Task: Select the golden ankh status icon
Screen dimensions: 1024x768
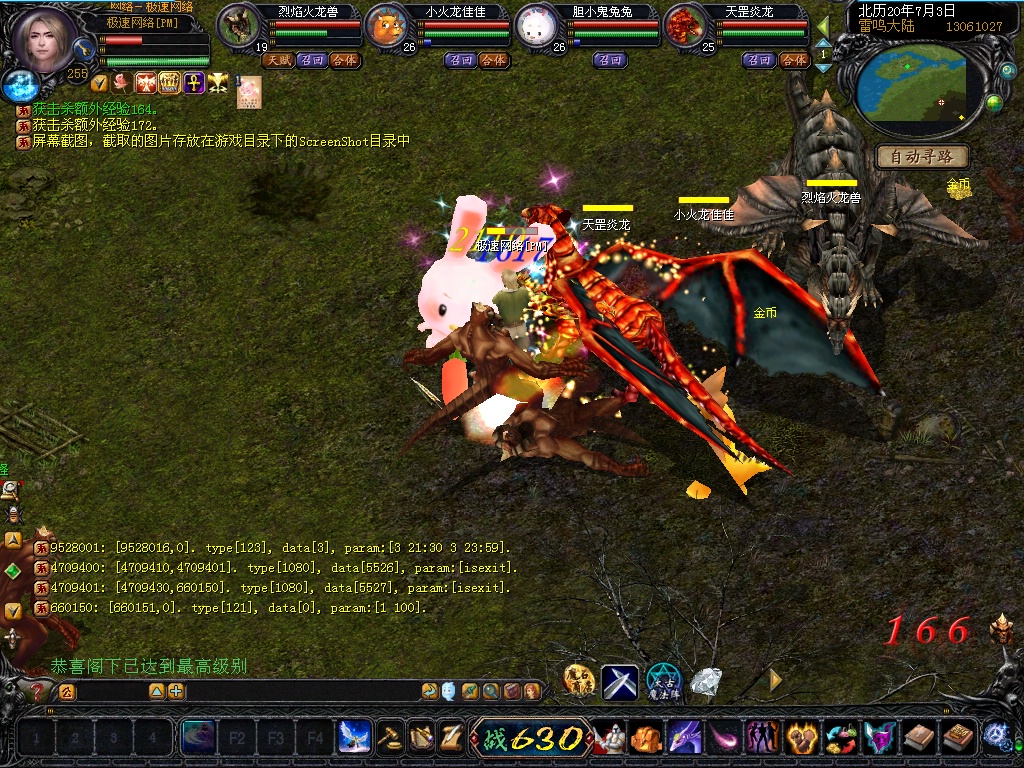Action: pyautogui.click(x=192, y=83)
